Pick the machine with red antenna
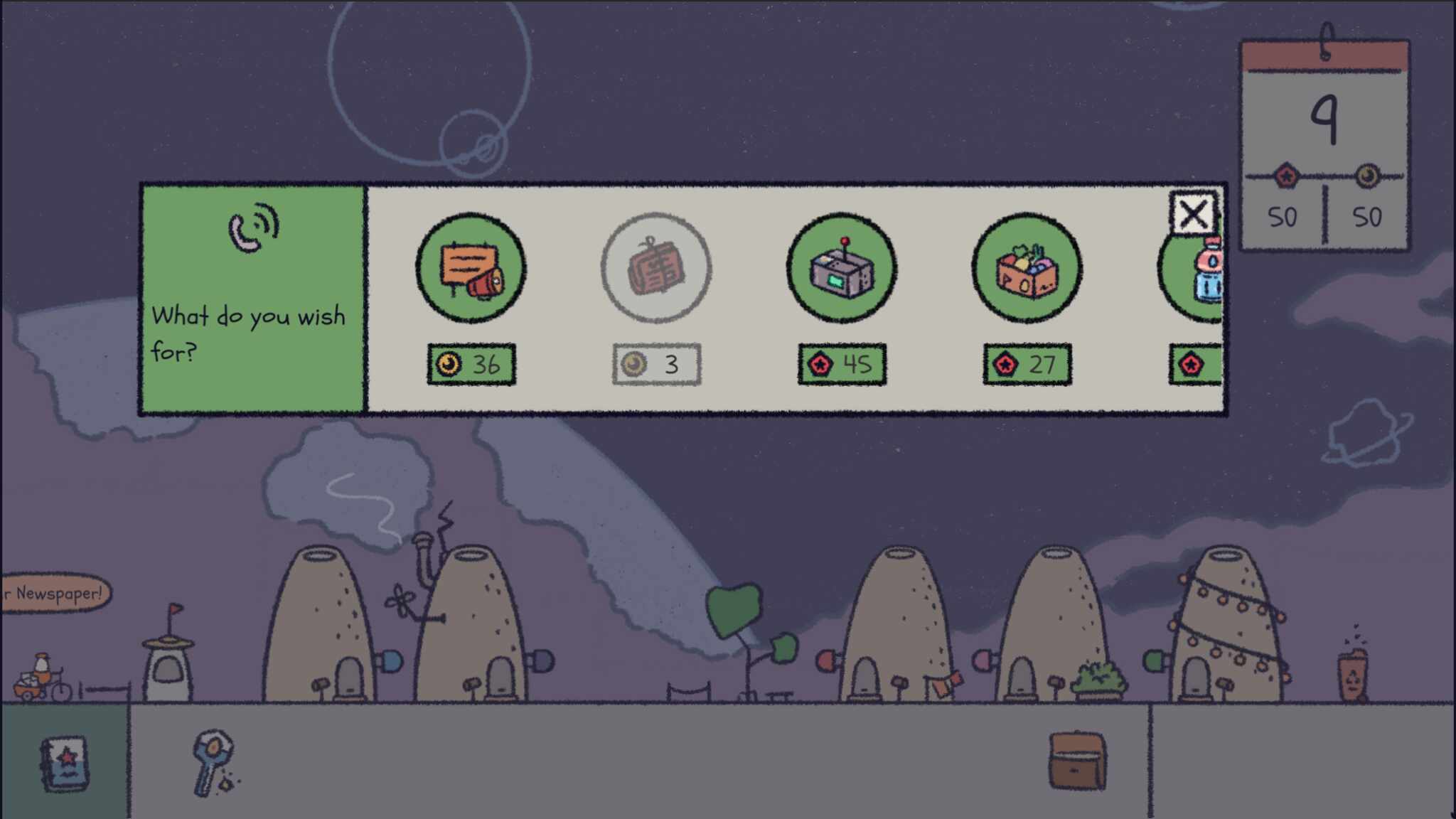Viewport: 1456px width, 819px height. tap(841, 268)
